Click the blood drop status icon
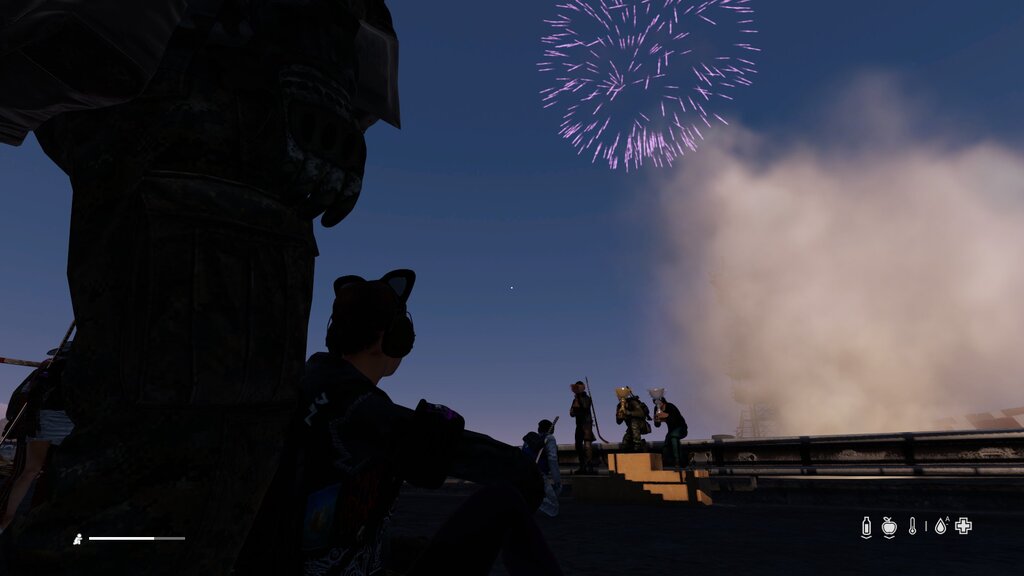The image size is (1024, 576). click(940, 526)
